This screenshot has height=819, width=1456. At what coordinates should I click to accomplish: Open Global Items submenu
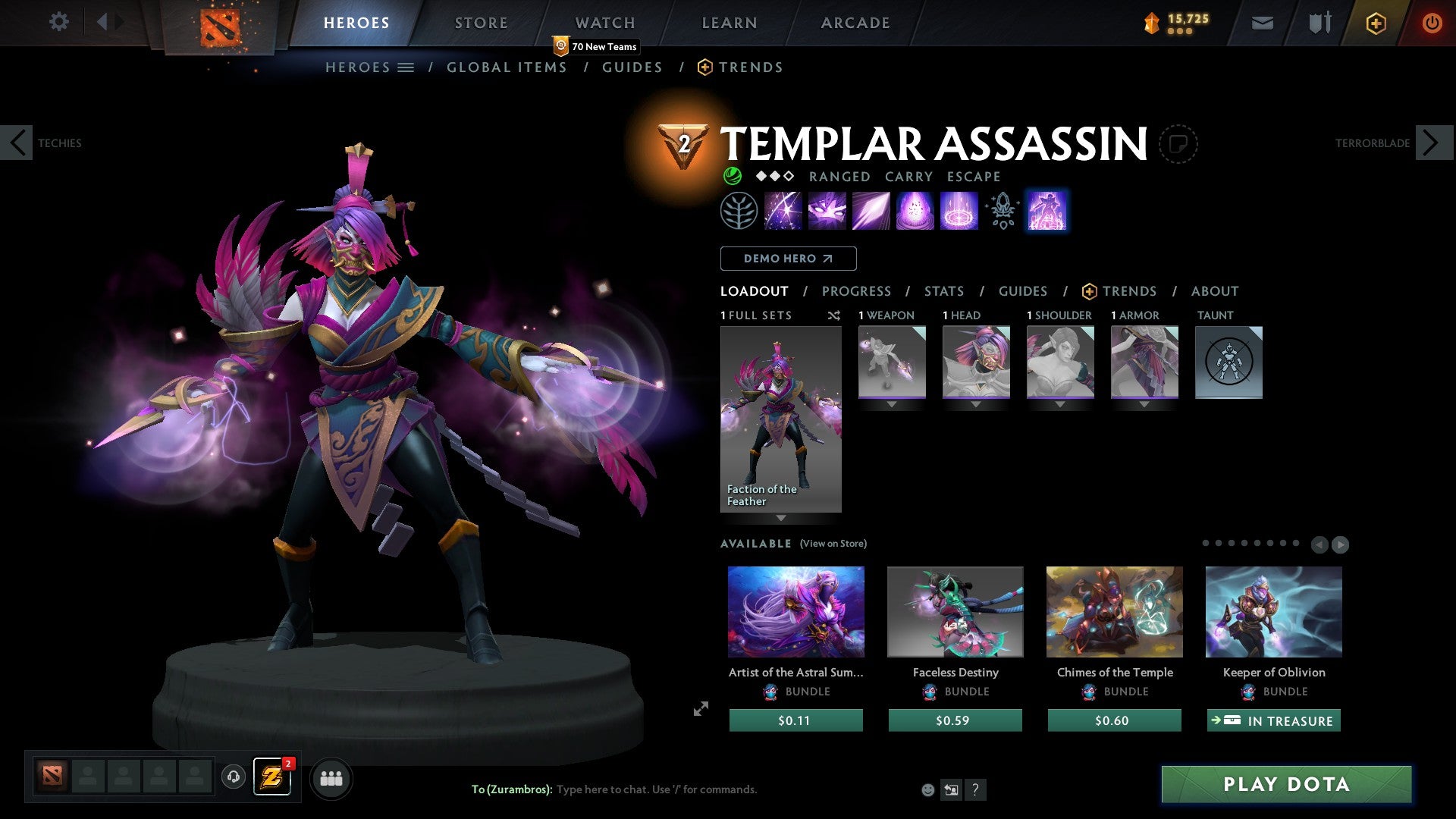[x=507, y=67]
